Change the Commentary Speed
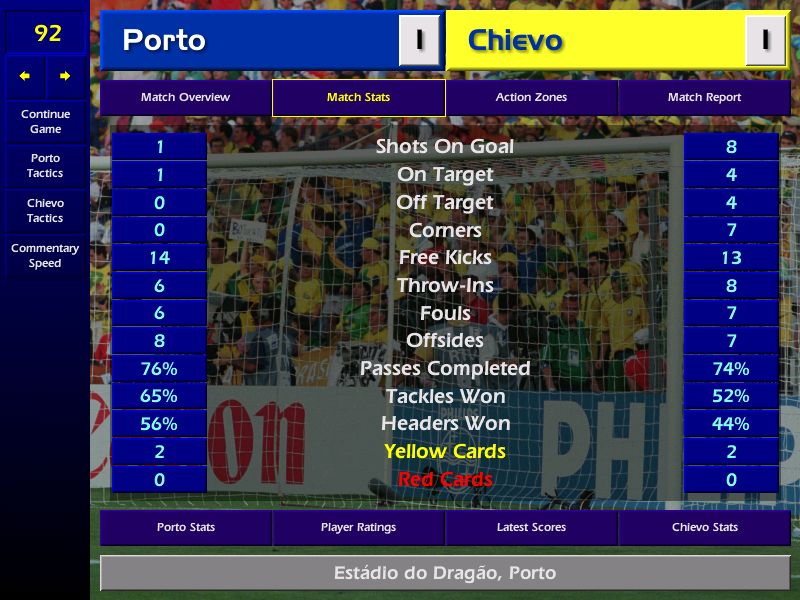The height and width of the screenshot is (600, 800). [45, 255]
